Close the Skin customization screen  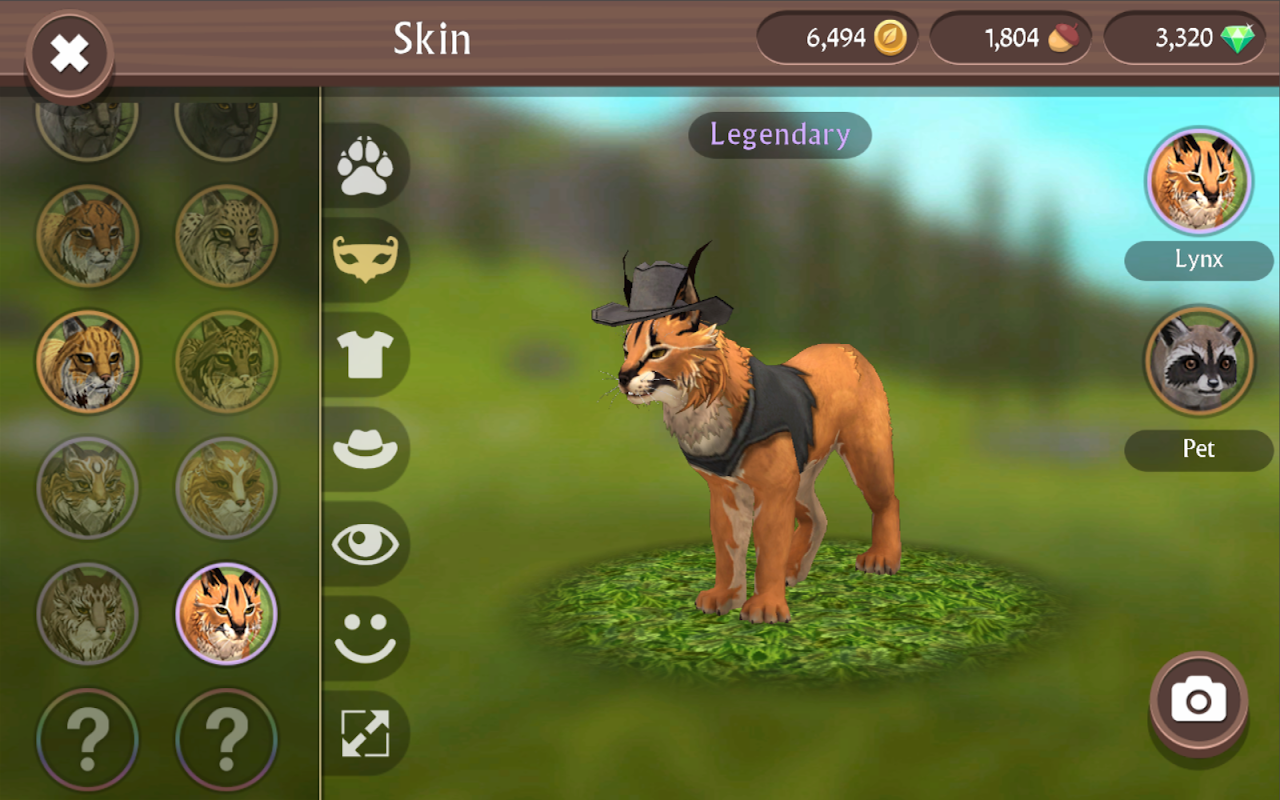pyautogui.click(x=68, y=52)
